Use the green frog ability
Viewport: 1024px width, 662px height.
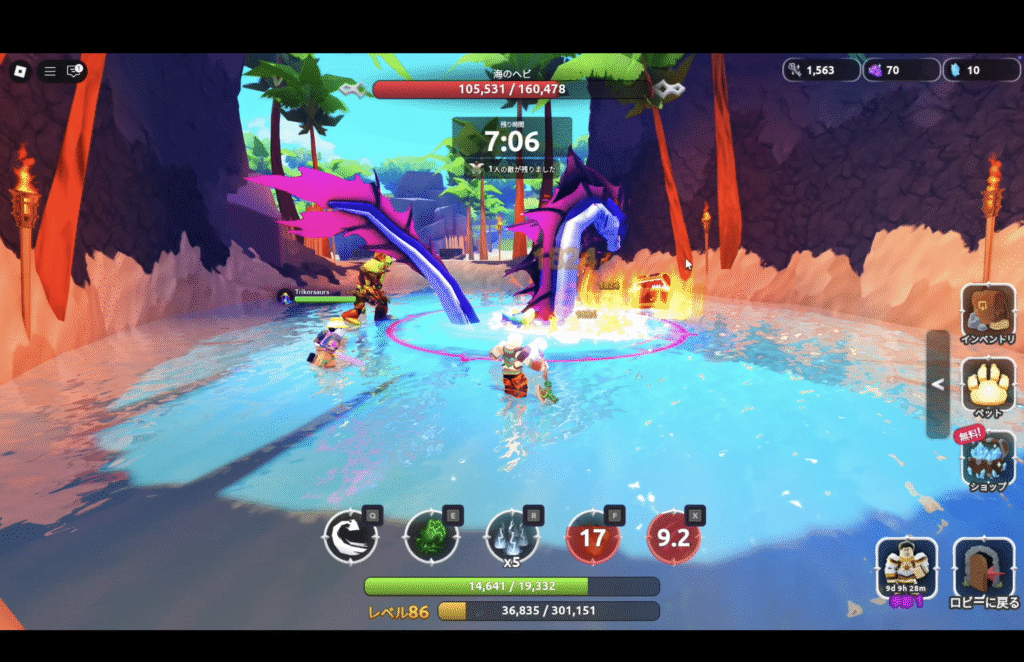(431, 538)
